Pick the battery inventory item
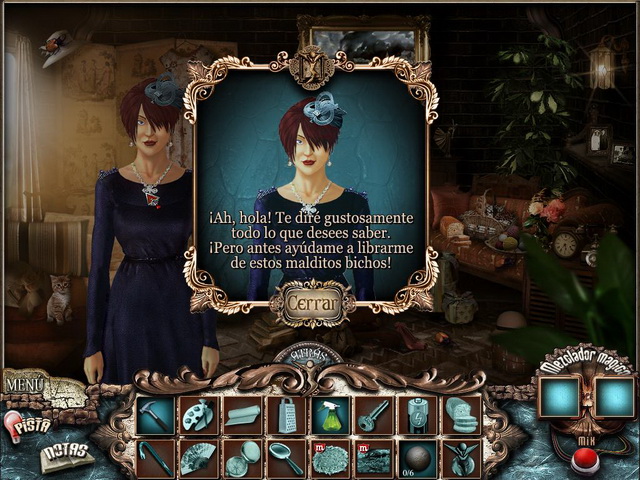 (419, 415)
